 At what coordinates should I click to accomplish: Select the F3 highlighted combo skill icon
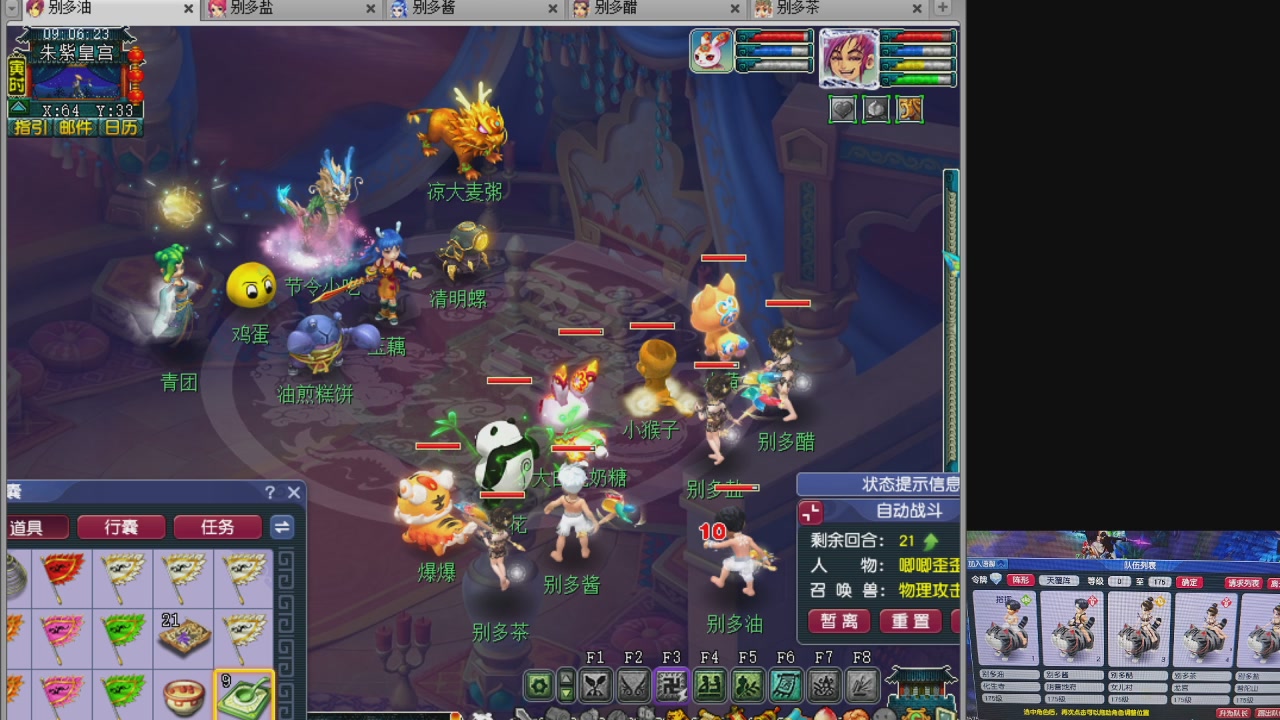(671, 684)
